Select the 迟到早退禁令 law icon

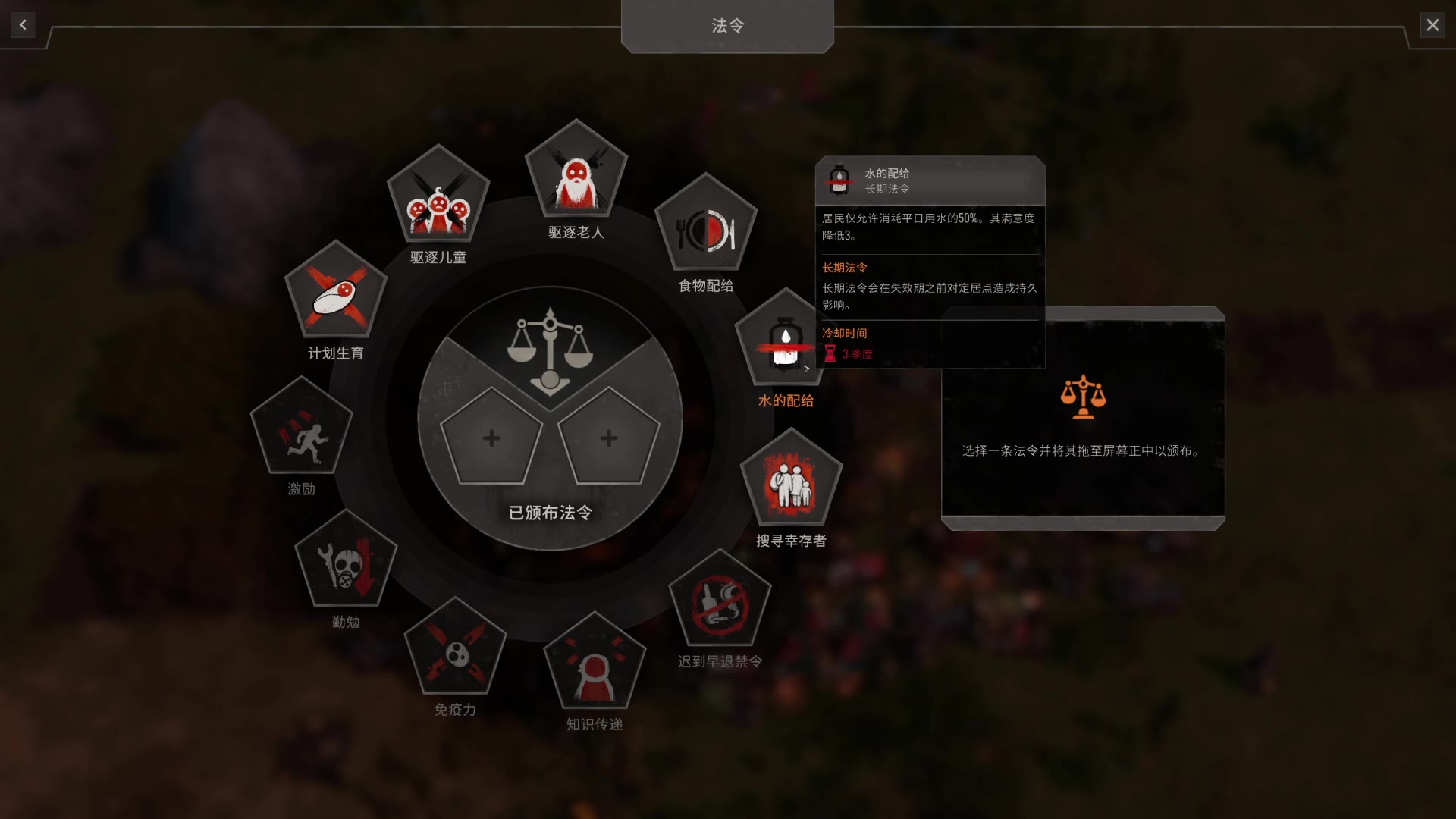tap(720, 603)
